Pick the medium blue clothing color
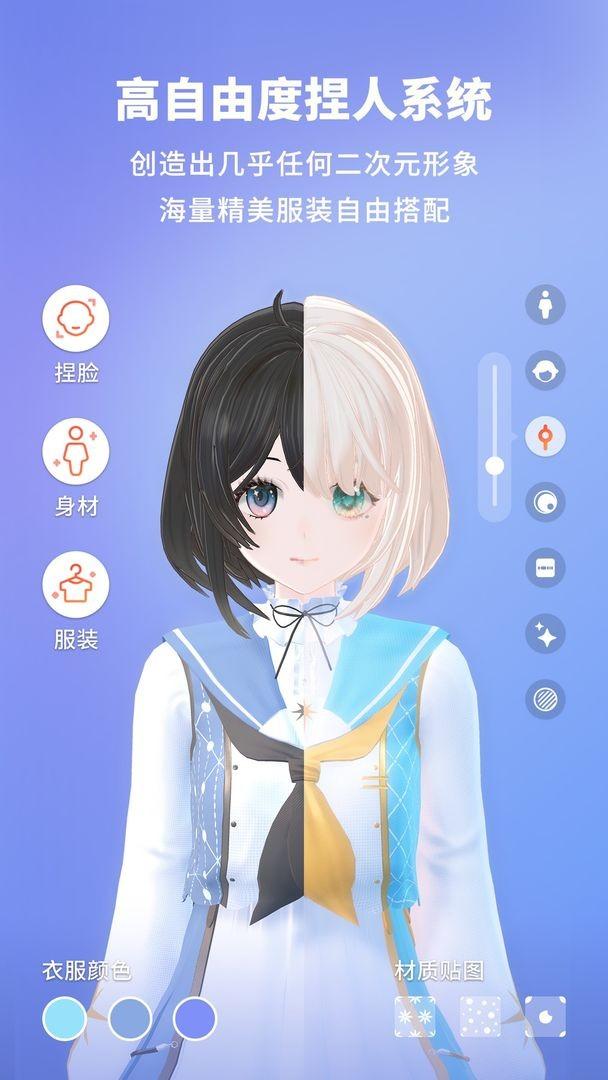Screen dimensions: 608x1080 129,1018
